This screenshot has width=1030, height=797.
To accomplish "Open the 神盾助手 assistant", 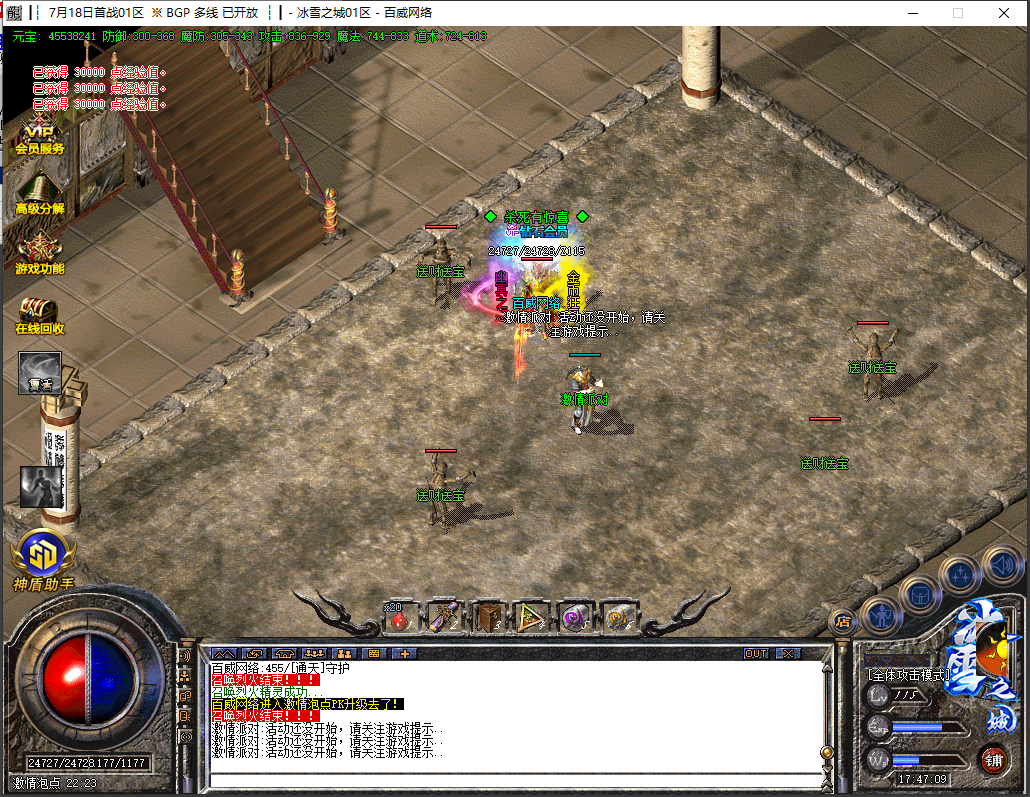I will [x=42, y=558].
